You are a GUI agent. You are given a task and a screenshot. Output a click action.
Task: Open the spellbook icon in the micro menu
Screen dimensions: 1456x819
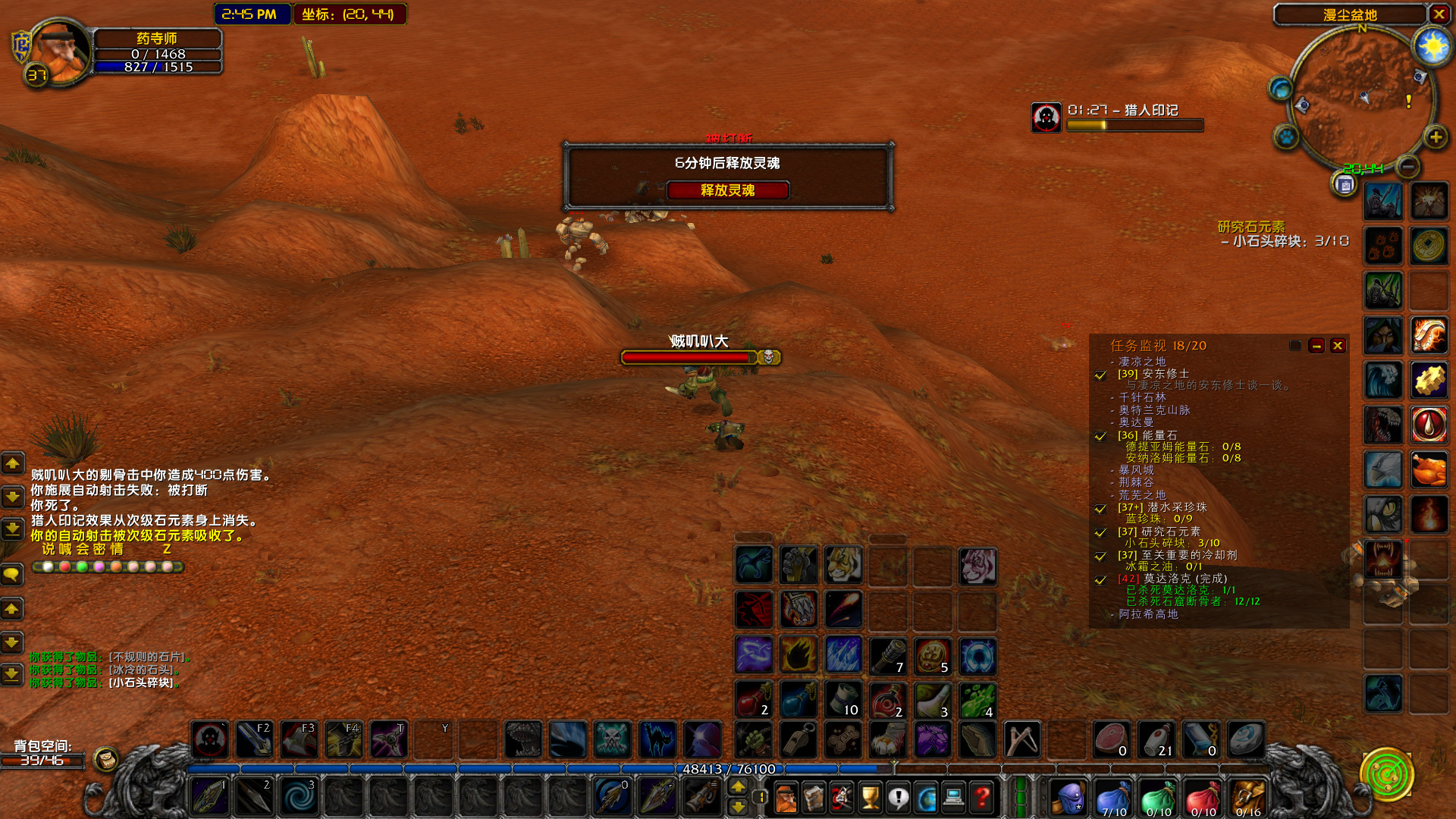(x=813, y=798)
